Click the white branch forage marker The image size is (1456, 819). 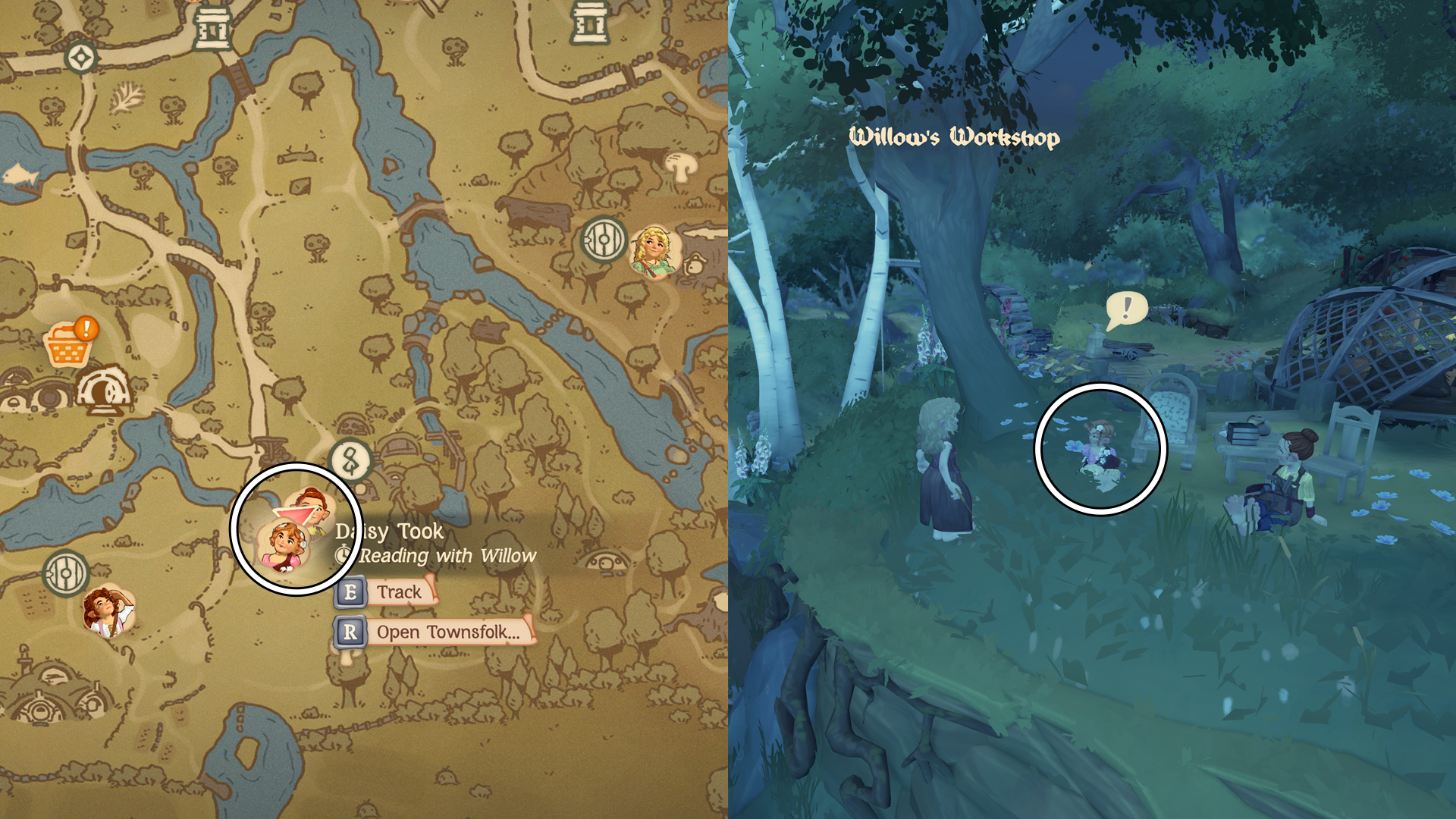[x=127, y=98]
